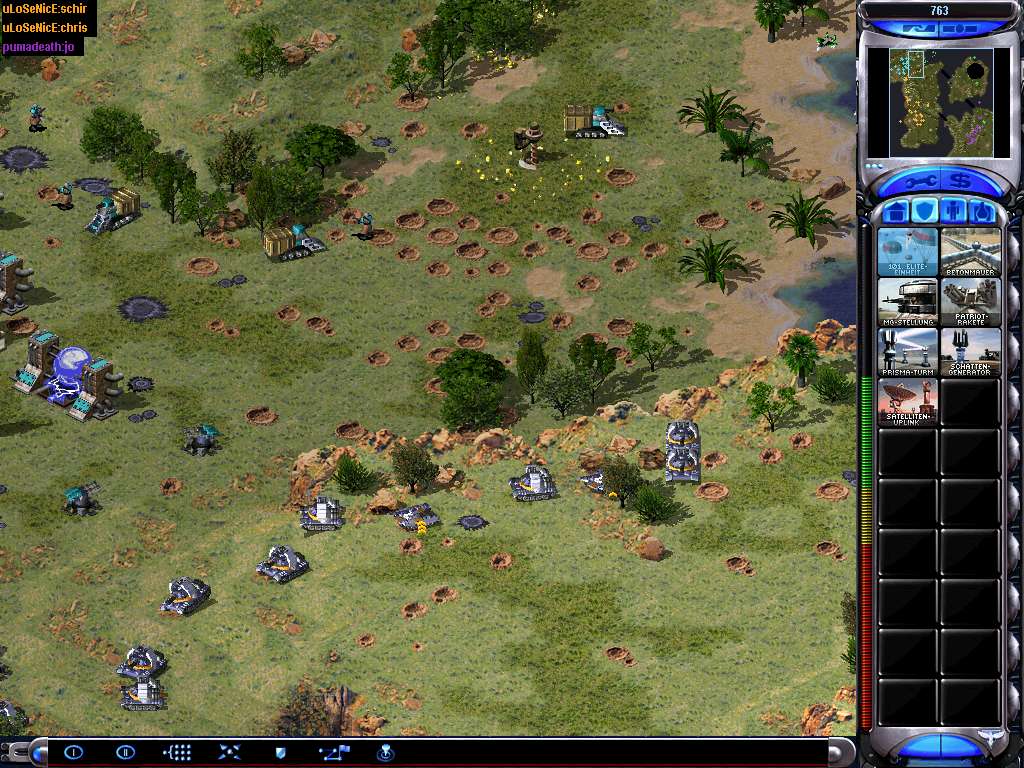
Task: Activate the guard shield command
Action: click(281, 752)
